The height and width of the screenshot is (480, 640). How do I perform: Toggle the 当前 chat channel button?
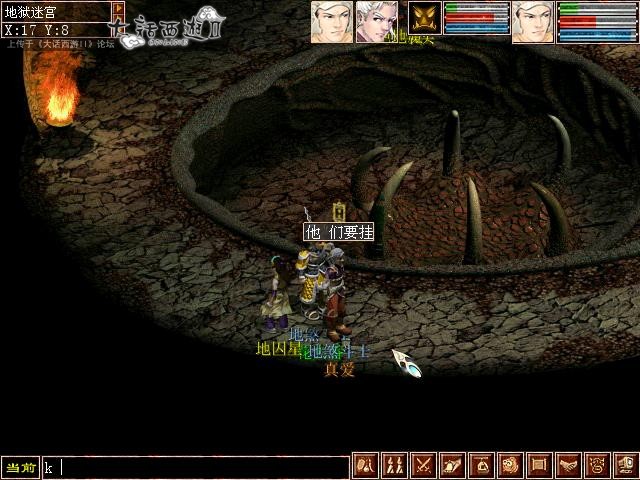20,467
